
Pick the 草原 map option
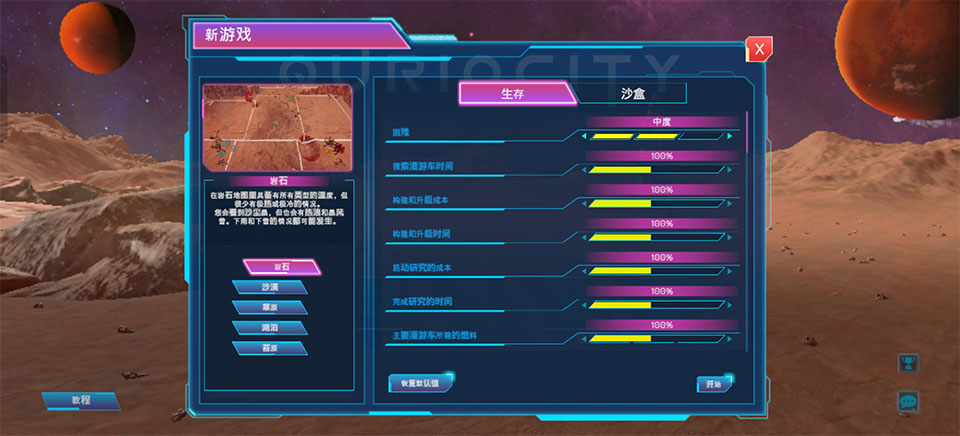[269, 307]
